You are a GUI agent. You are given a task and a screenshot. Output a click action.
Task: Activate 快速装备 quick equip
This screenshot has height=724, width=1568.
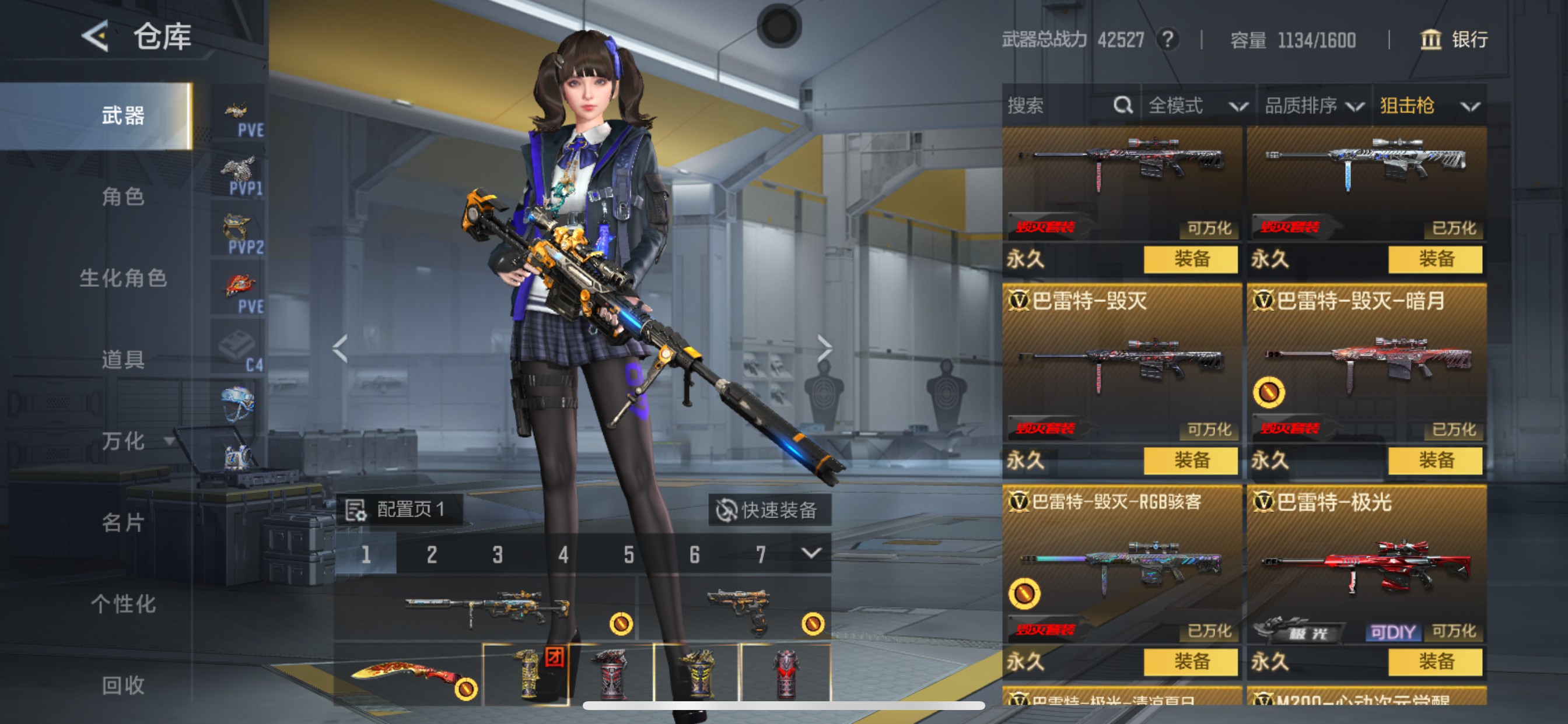click(769, 510)
